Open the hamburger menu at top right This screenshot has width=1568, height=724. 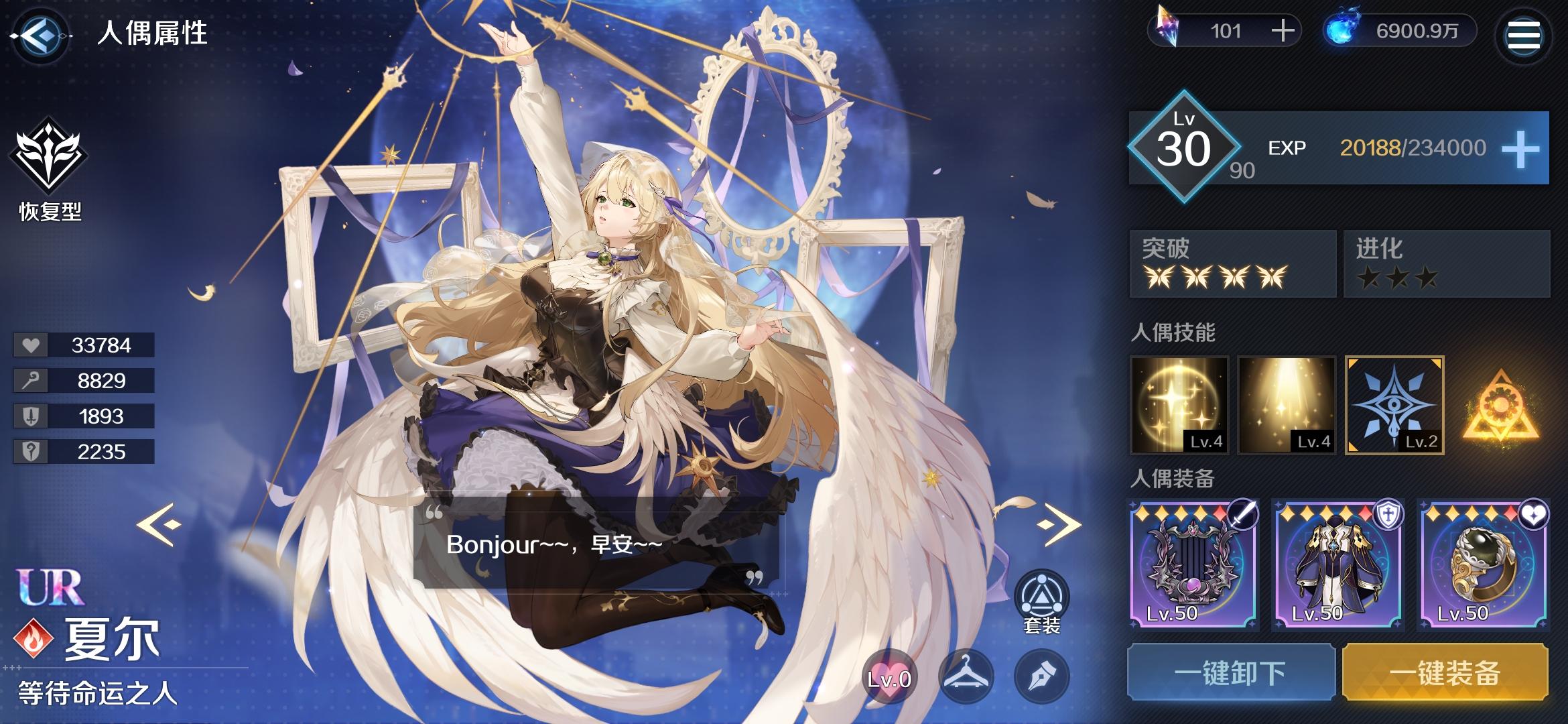pyautogui.click(x=1524, y=36)
